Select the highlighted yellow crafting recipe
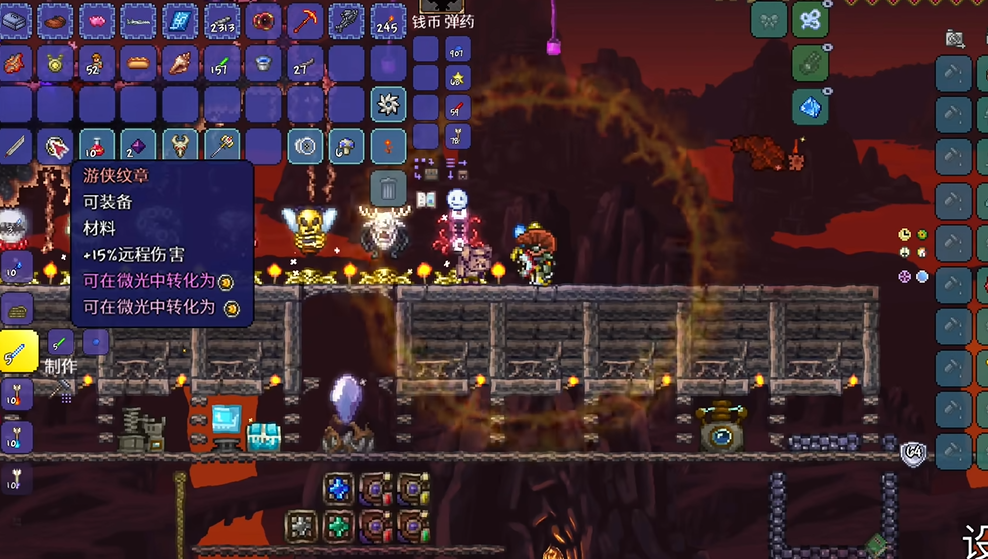The image size is (988, 559). [x=19, y=351]
